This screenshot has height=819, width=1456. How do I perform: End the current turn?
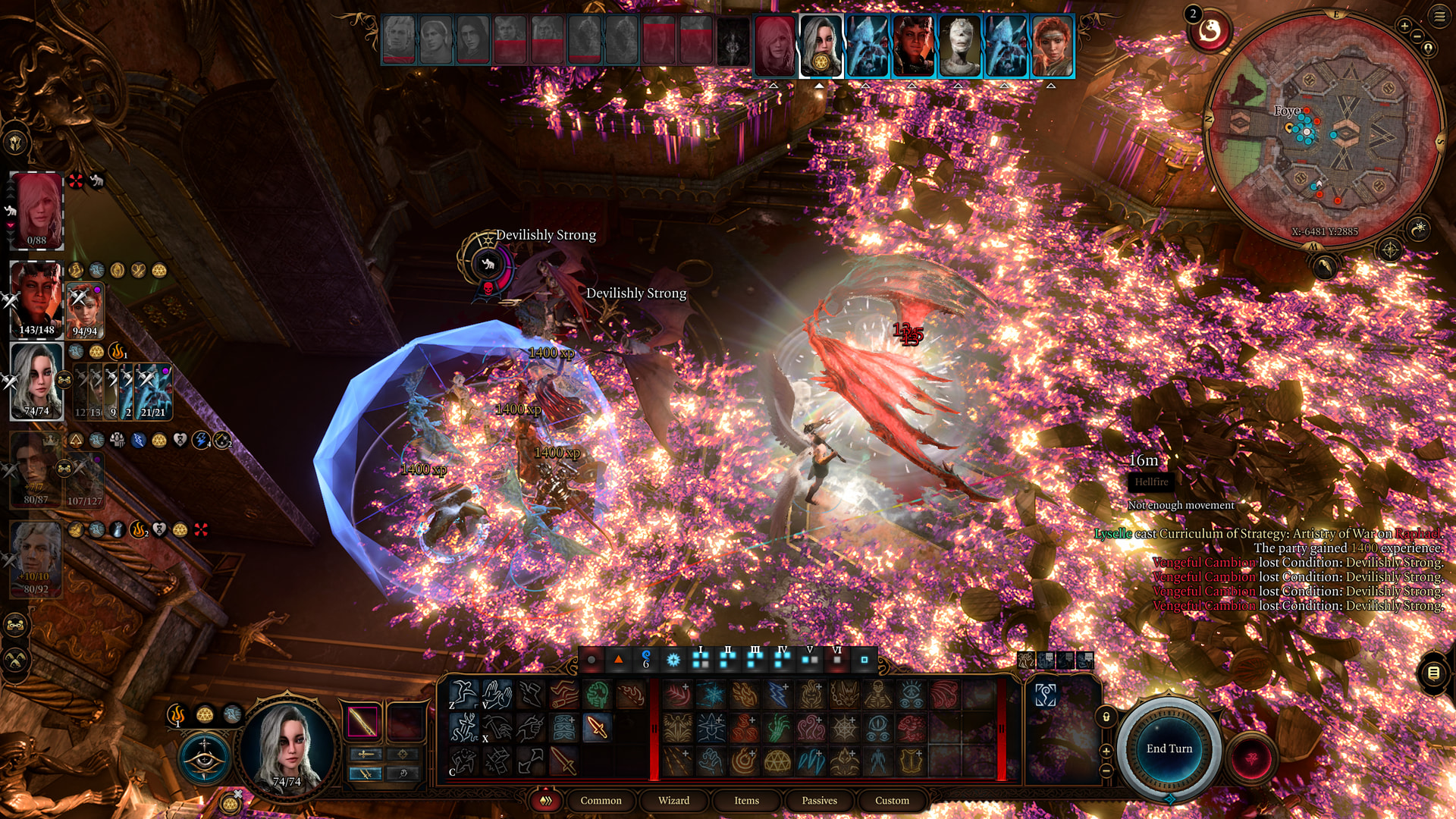click(x=1169, y=748)
